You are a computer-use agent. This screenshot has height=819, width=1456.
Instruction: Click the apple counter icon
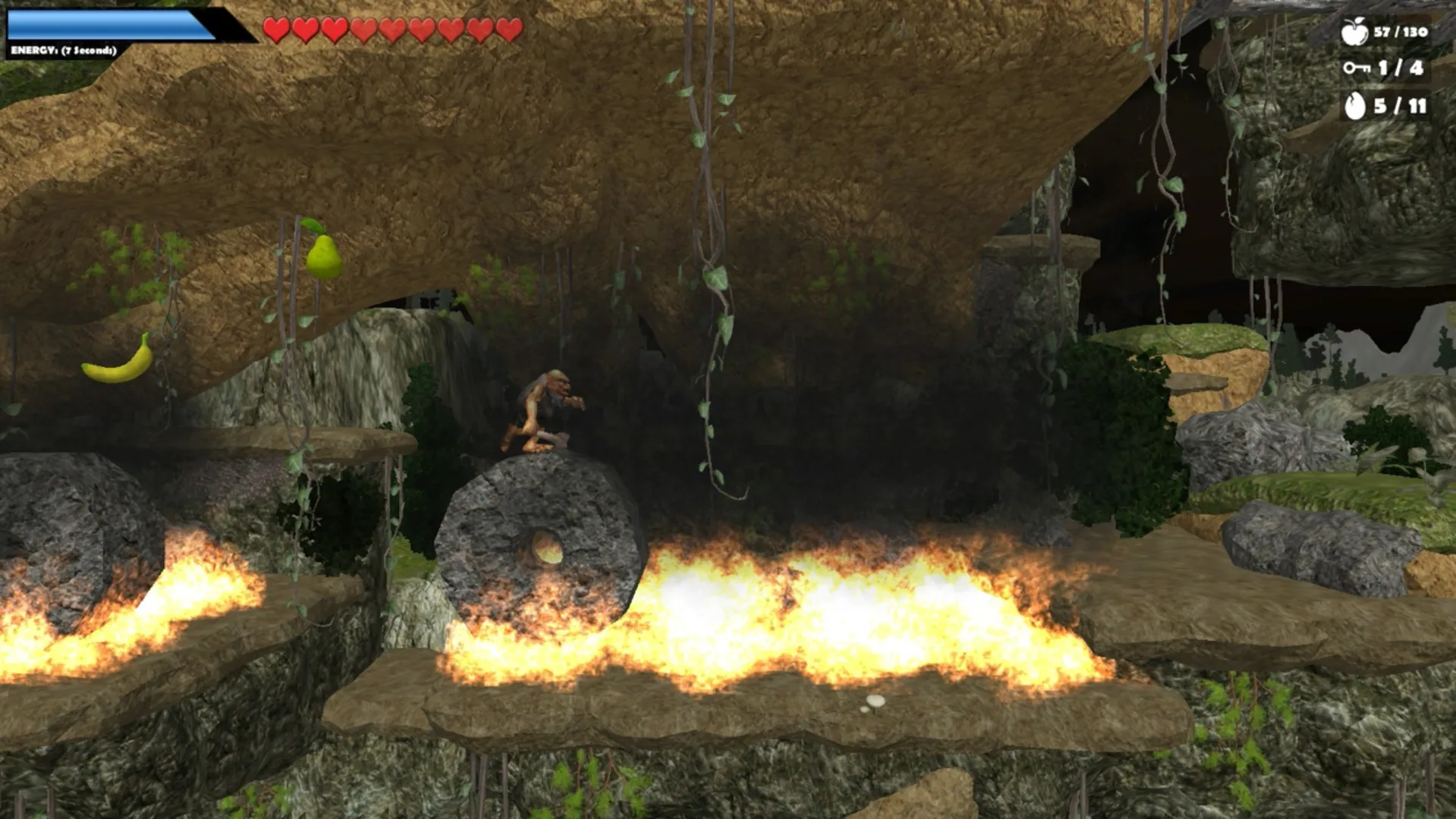(1355, 32)
